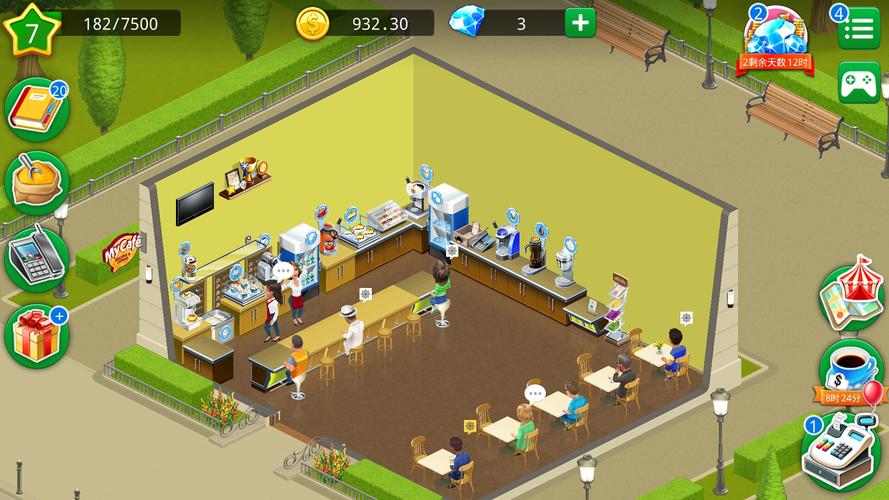Image resolution: width=889 pixels, height=500 pixels.
Task: Open the red gift box icon
Action: click(36, 335)
